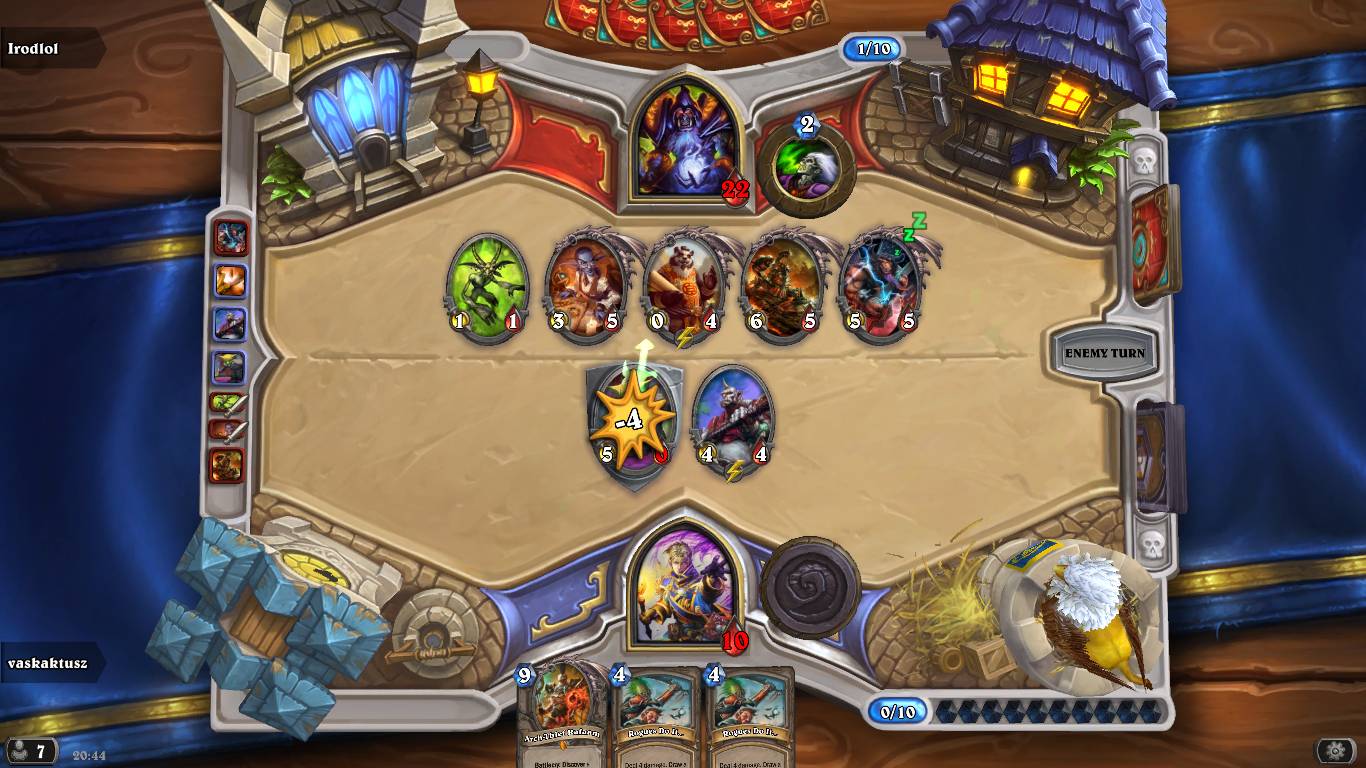1366x768 pixels.
Task: Target the green 1/1 enemy minion
Action: 486,287
